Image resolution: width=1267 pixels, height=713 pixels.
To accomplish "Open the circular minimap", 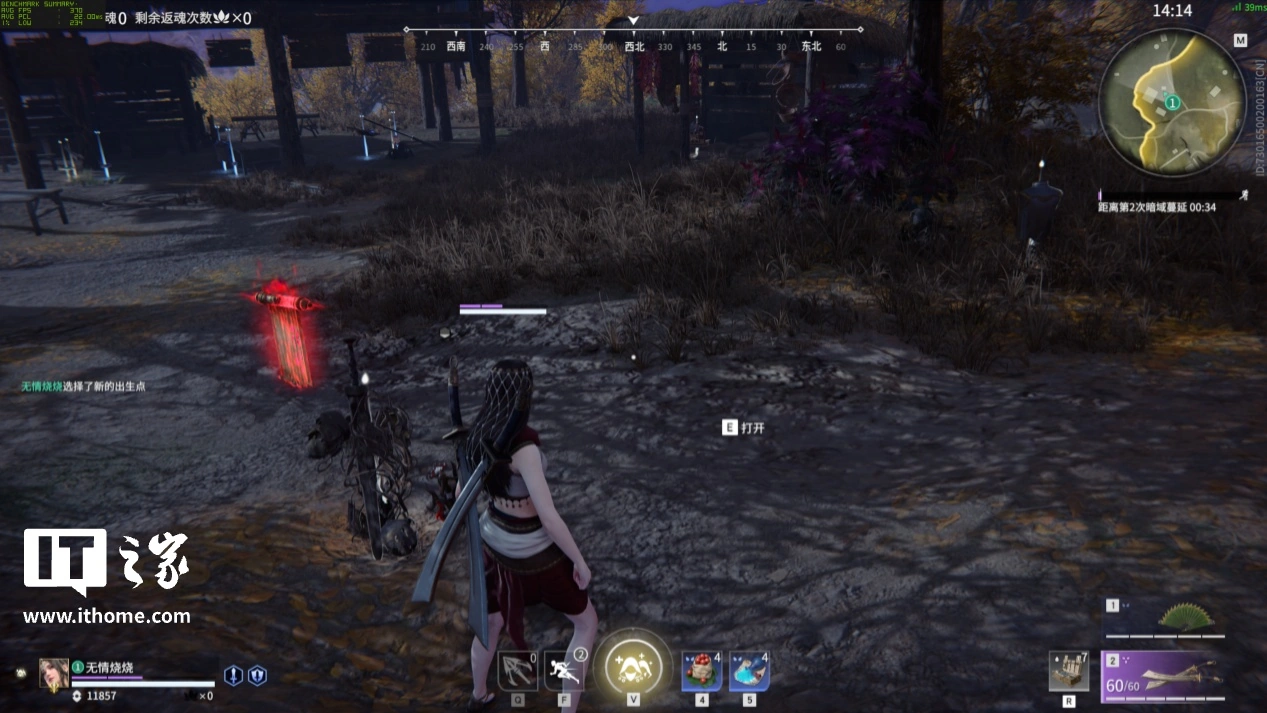I will pos(1172,101).
